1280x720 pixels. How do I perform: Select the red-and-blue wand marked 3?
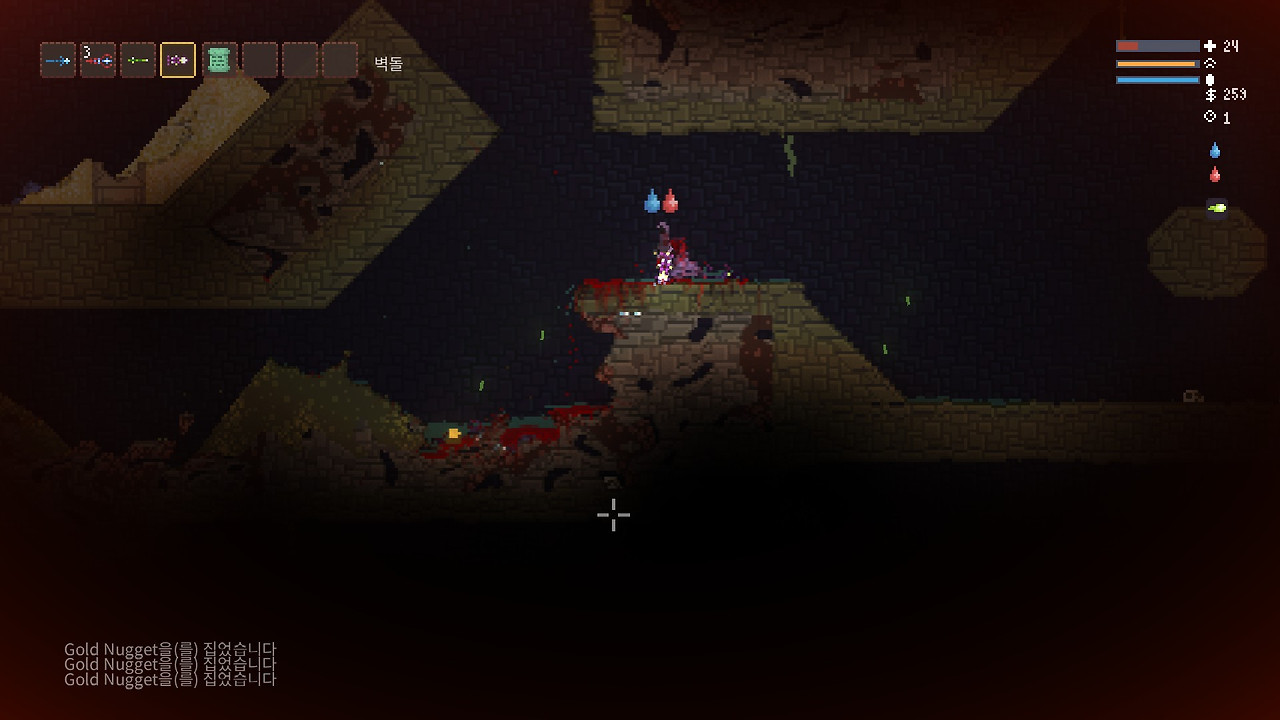click(98, 61)
